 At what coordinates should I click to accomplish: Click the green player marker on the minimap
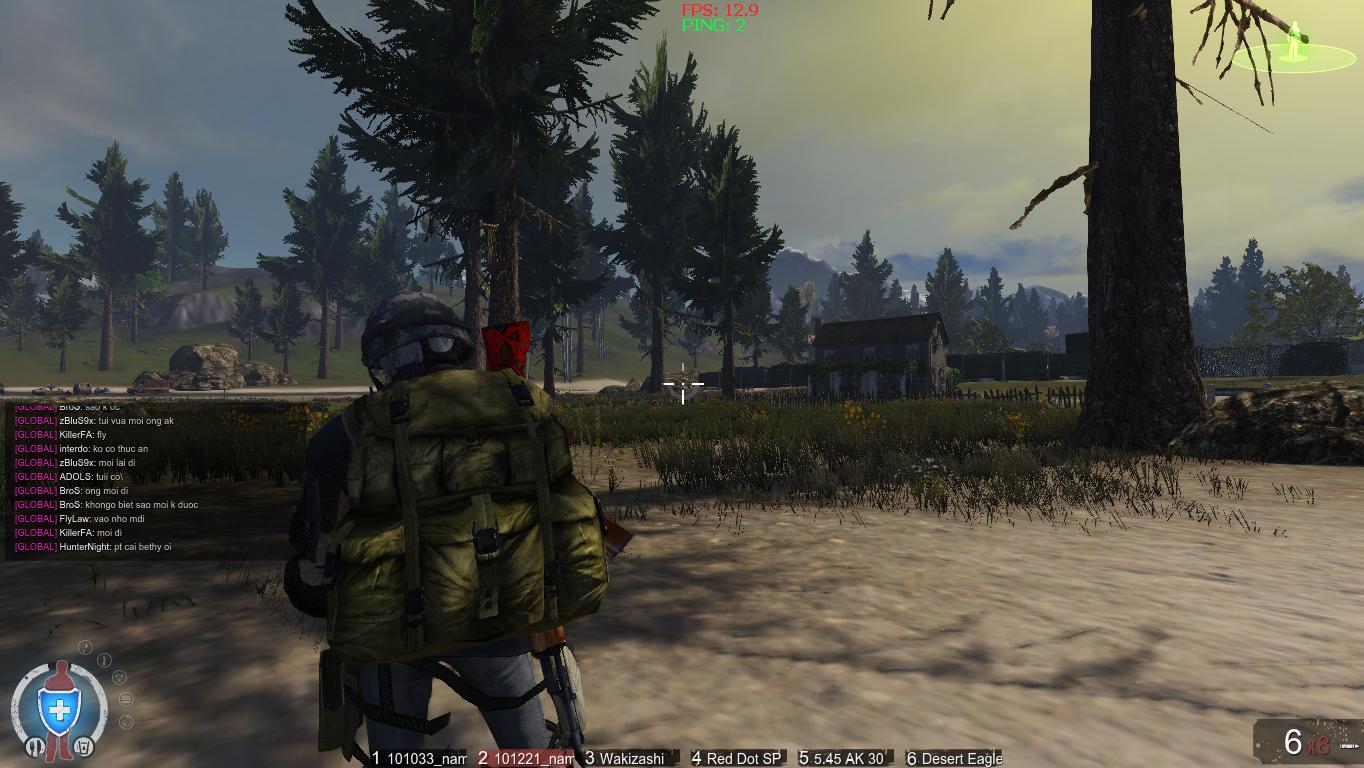click(x=1295, y=39)
